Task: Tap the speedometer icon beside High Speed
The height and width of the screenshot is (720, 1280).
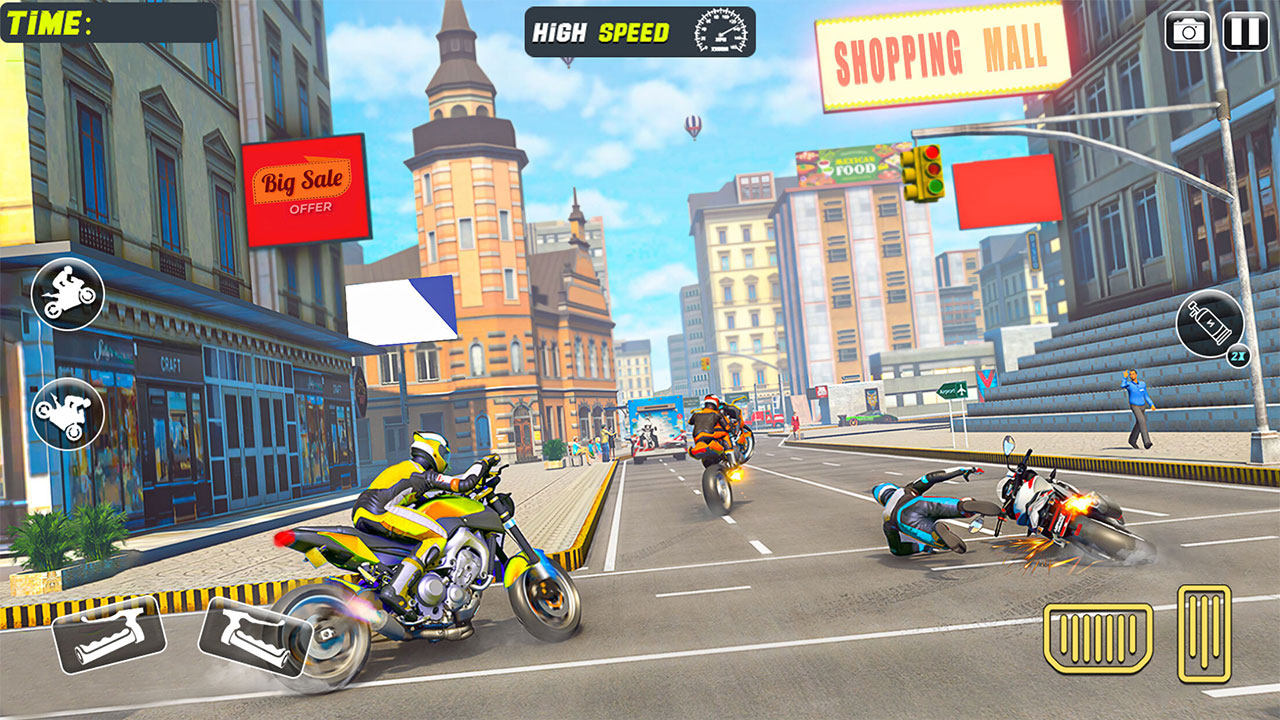Action: [723, 32]
